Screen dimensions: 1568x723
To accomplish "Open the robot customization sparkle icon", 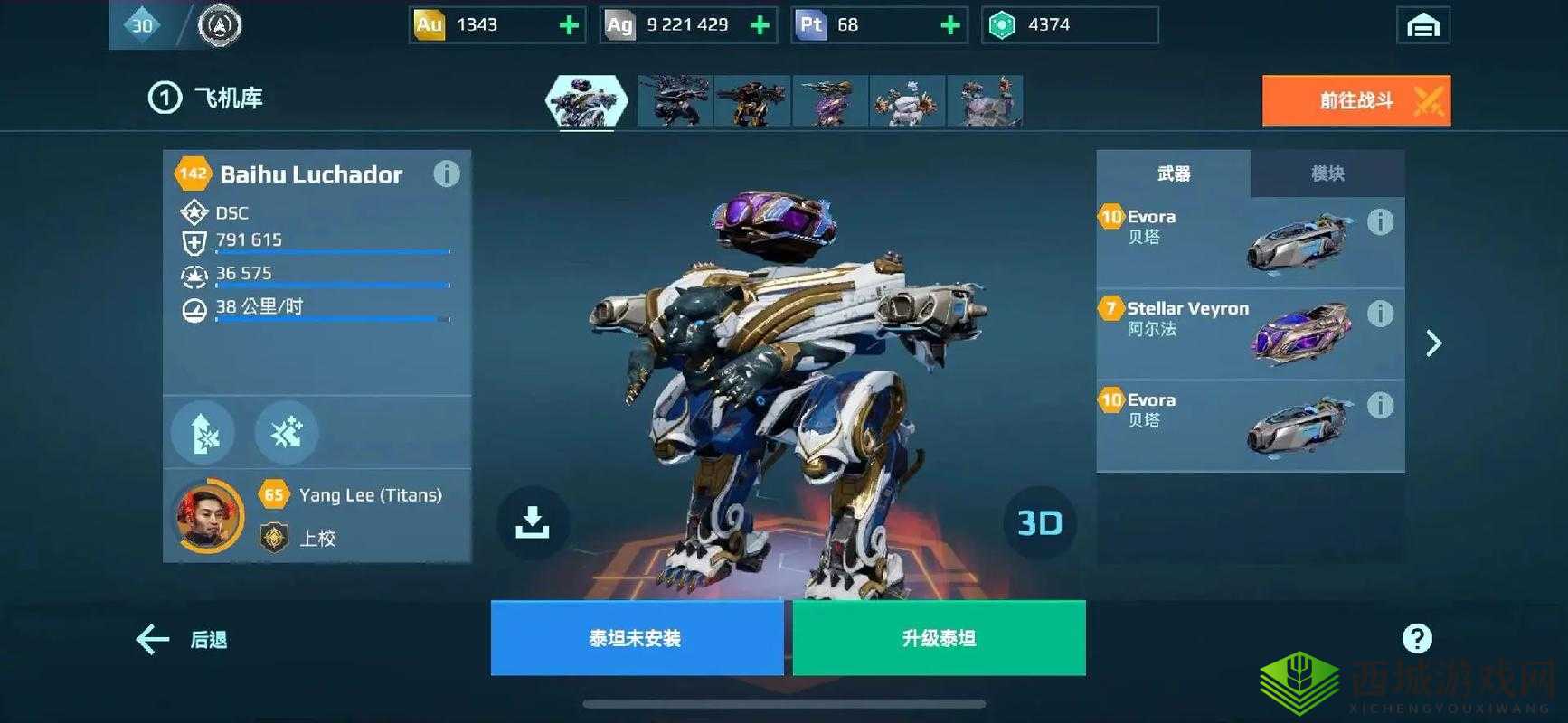I will pos(286,432).
